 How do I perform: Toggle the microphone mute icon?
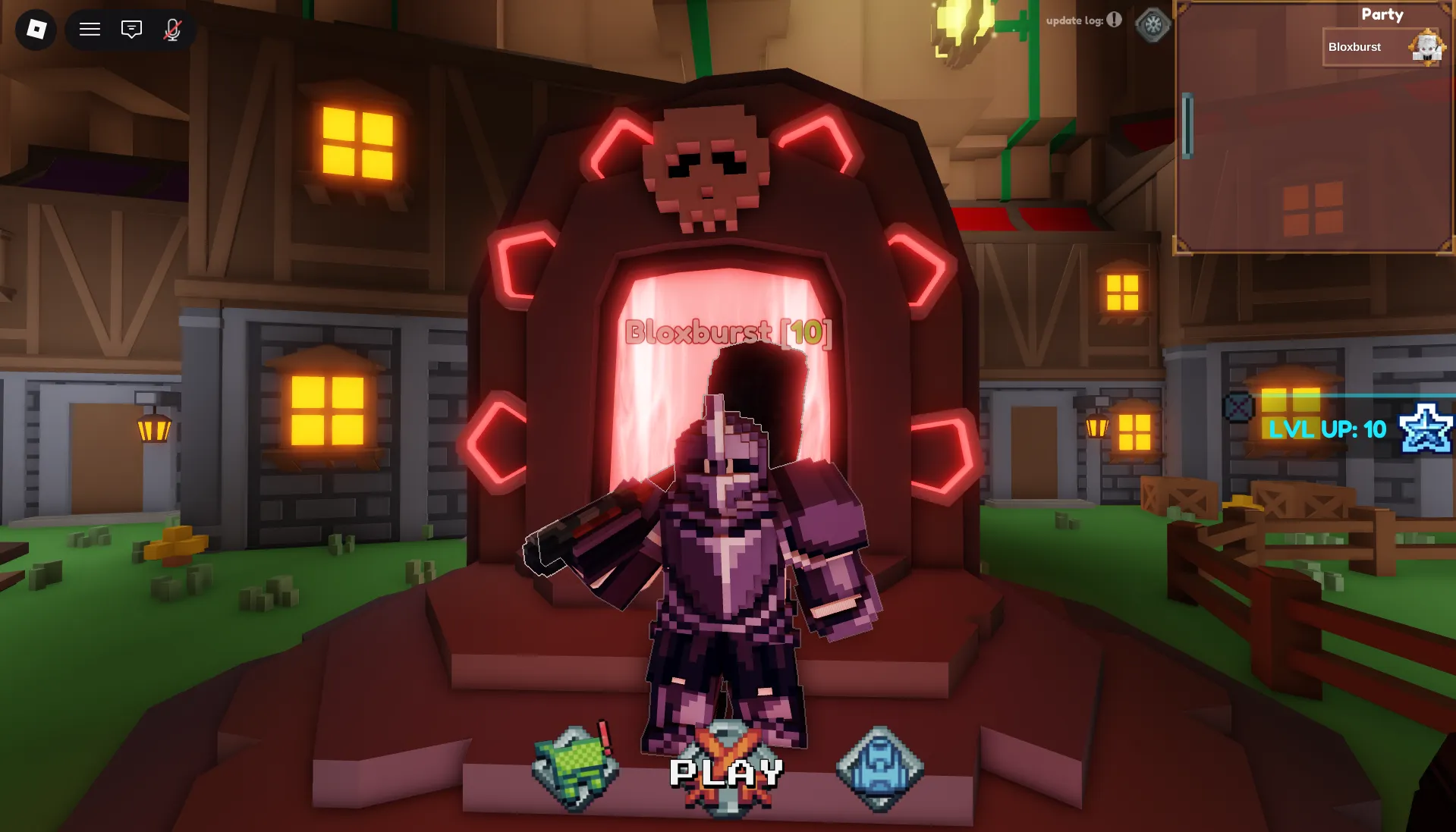point(172,30)
